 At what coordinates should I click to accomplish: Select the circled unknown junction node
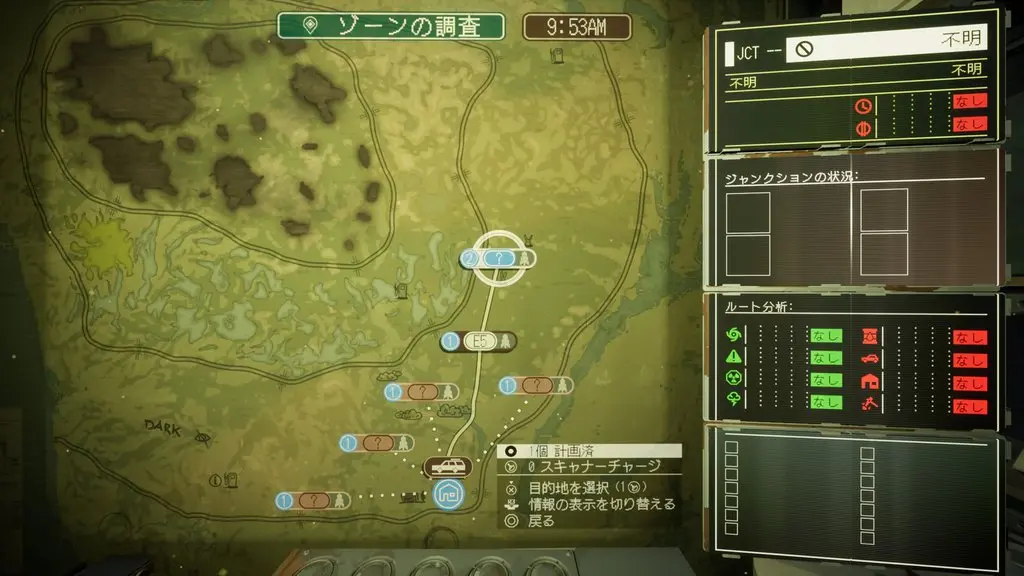tap(498, 258)
